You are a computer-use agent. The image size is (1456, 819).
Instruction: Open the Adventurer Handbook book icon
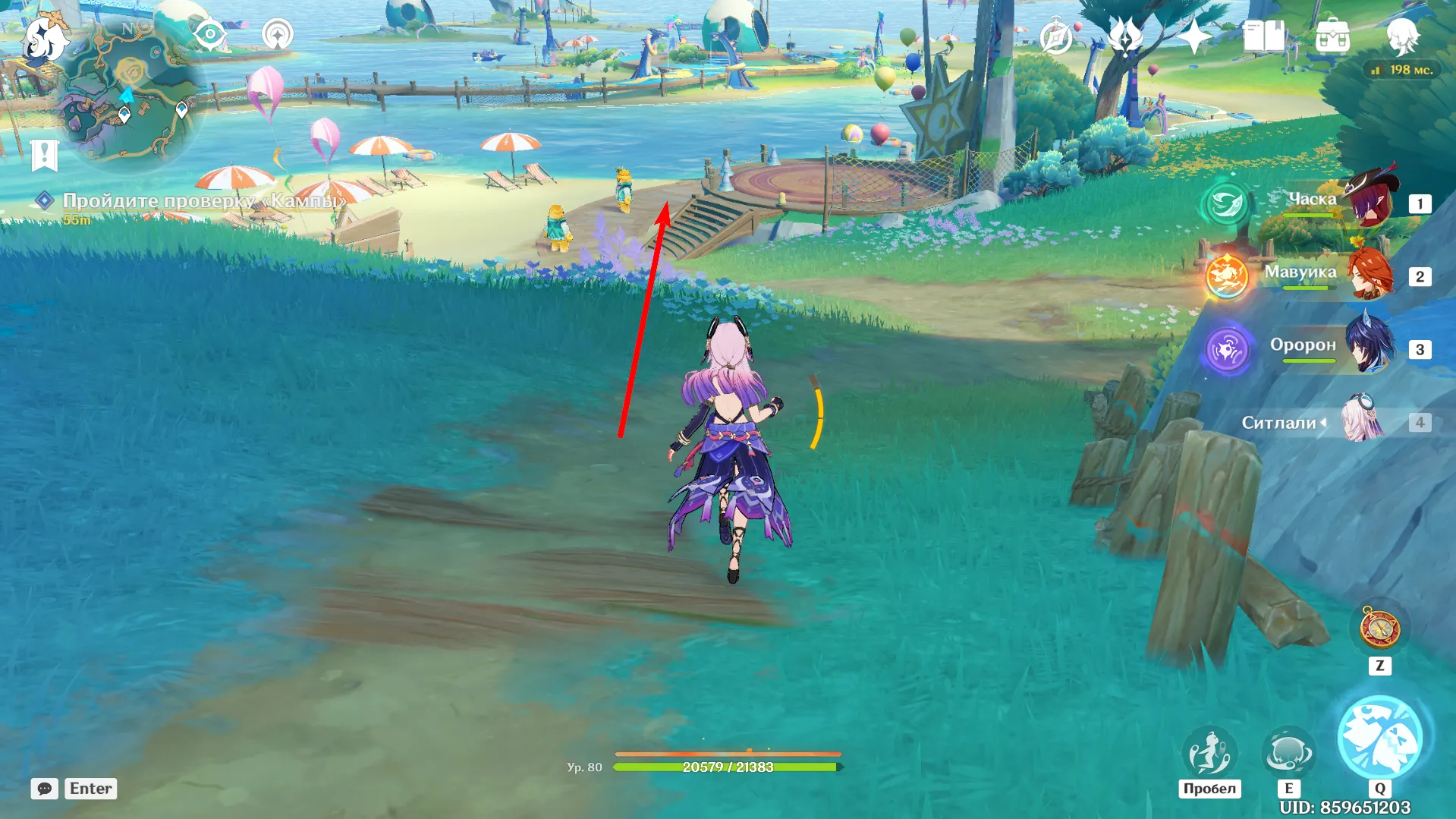(x=1263, y=36)
